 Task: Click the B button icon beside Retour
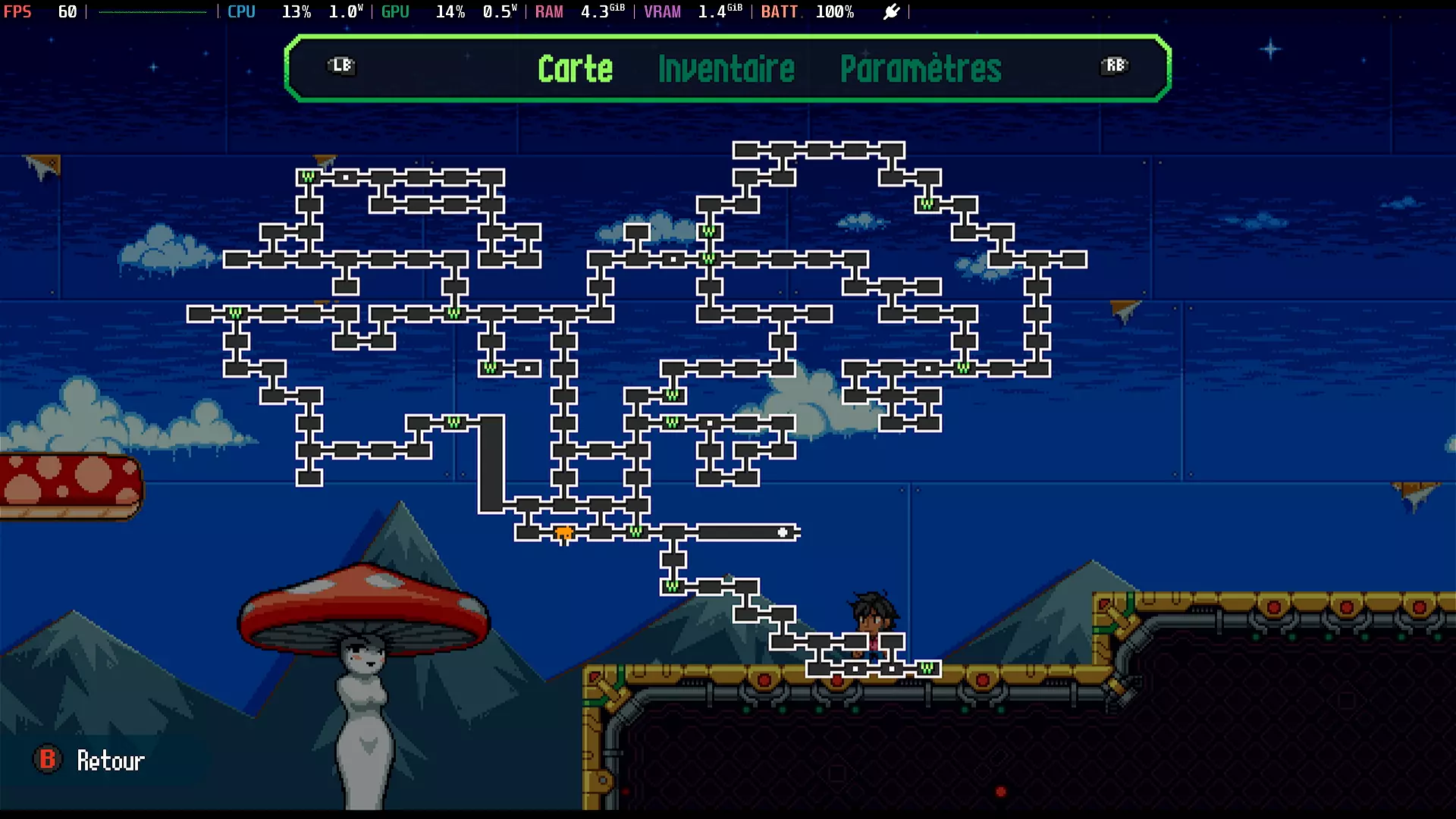pos(47,760)
